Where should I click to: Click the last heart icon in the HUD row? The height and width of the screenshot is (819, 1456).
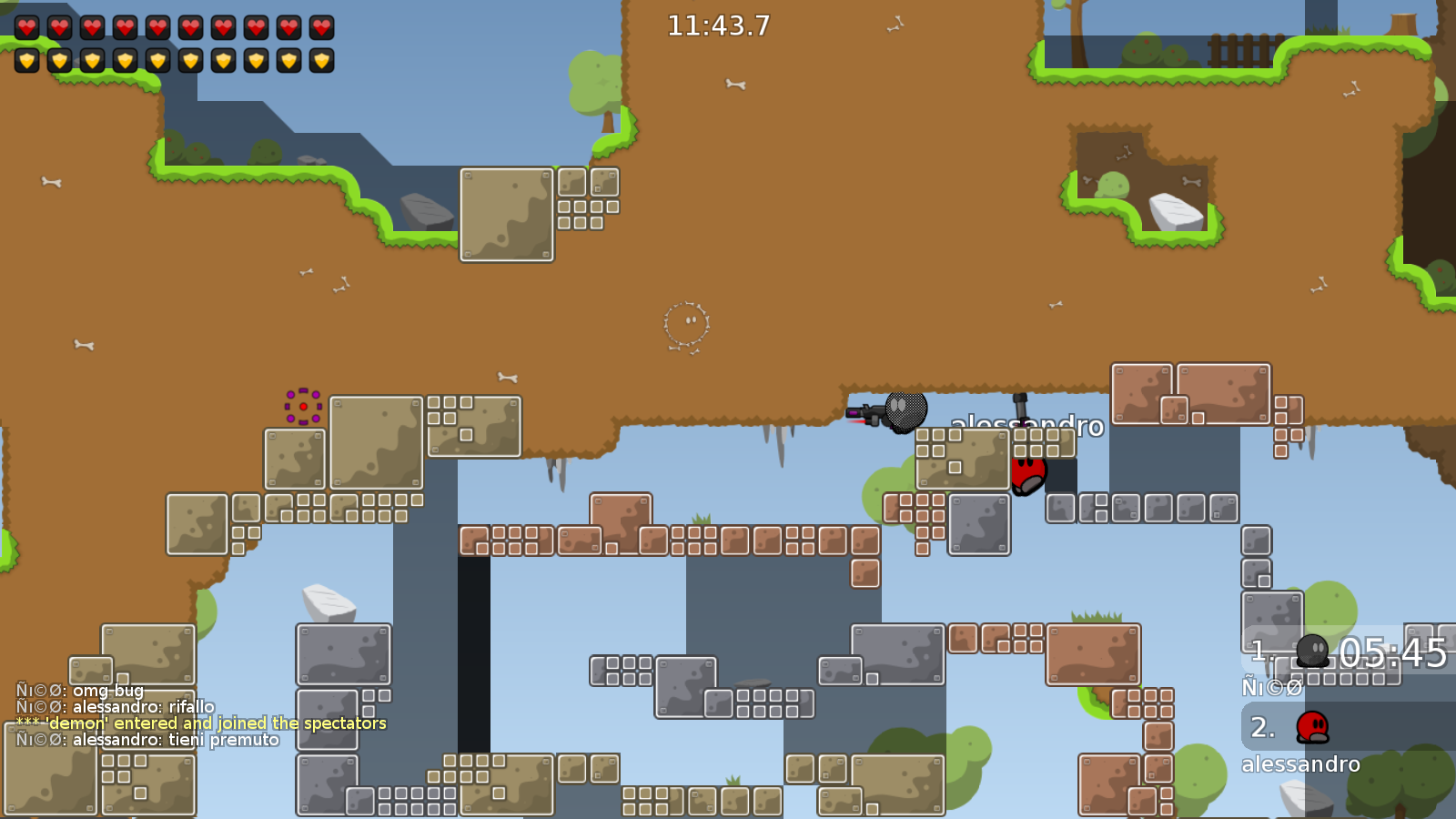click(320, 27)
